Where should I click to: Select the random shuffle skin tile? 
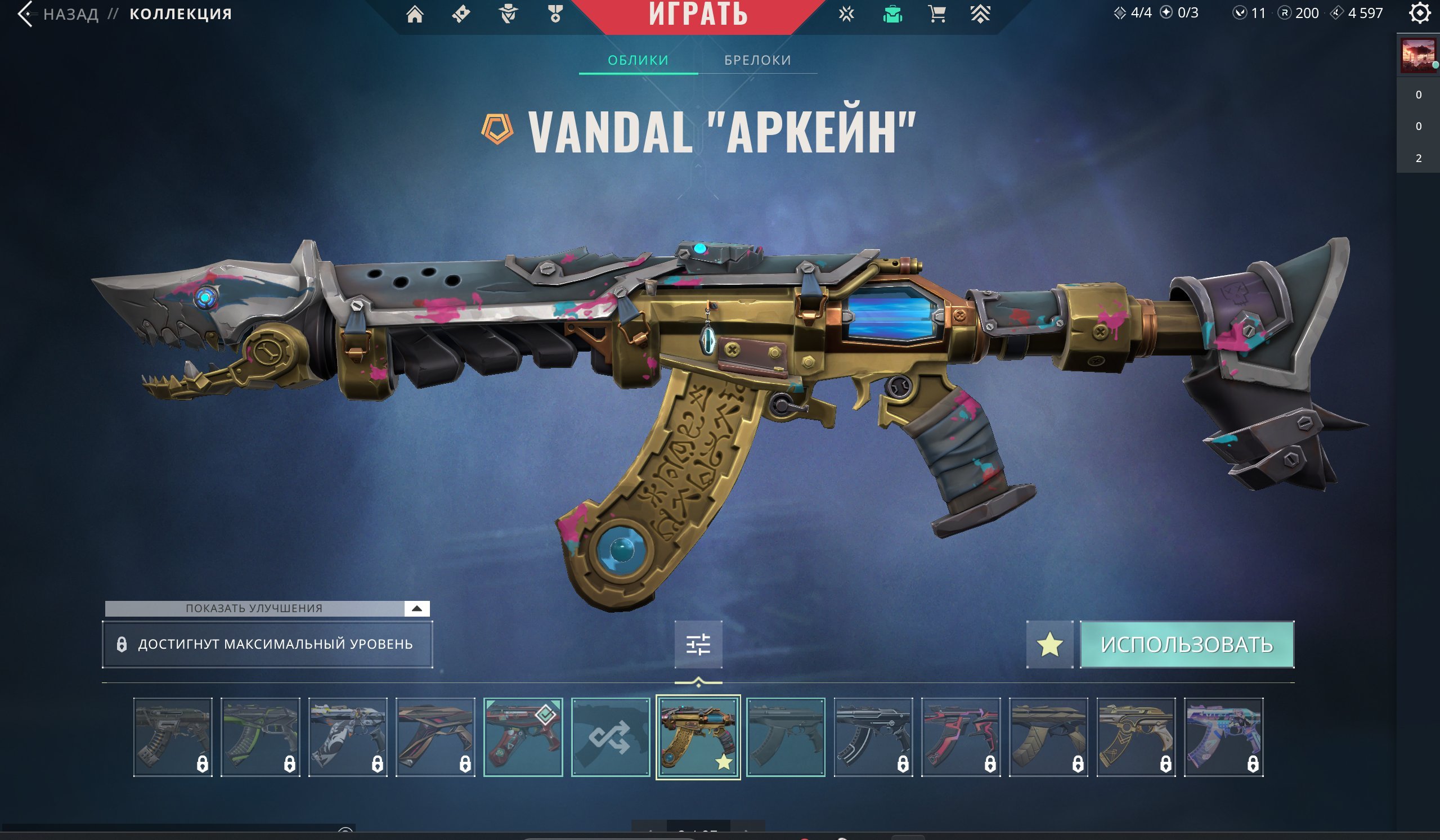click(611, 736)
